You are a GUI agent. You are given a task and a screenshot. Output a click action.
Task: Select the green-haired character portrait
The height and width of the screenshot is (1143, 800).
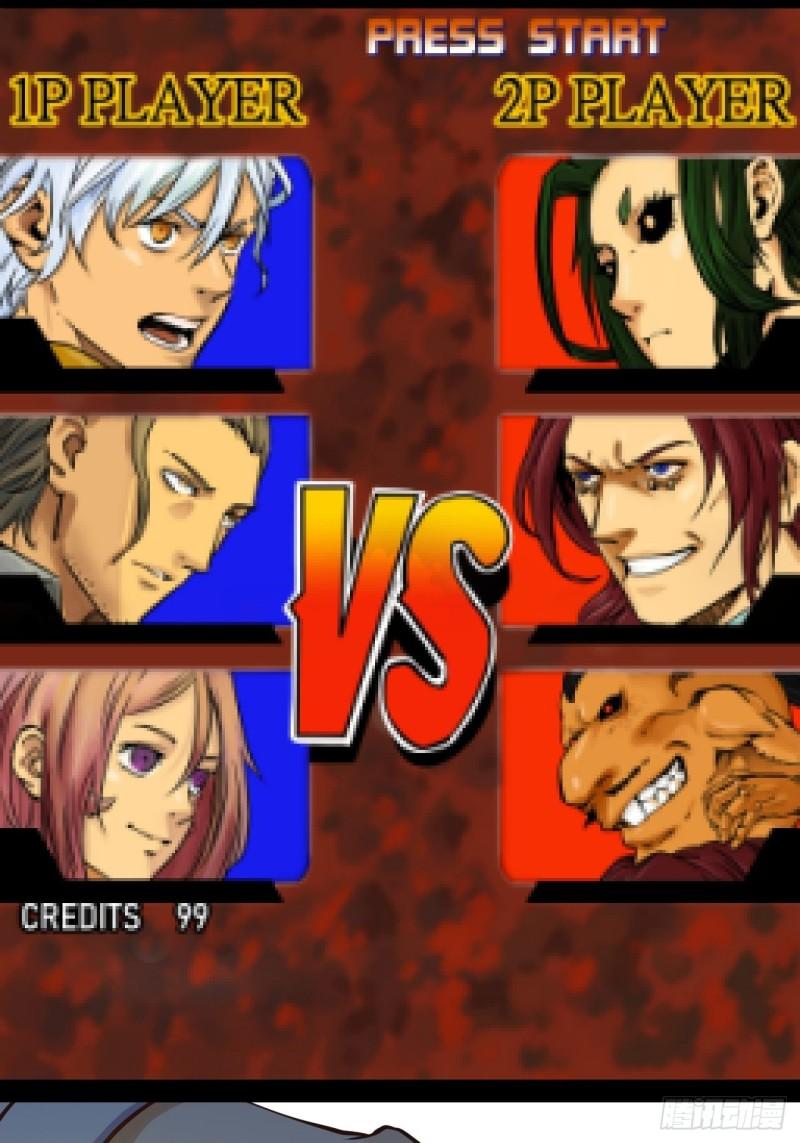click(x=650, y=262)
